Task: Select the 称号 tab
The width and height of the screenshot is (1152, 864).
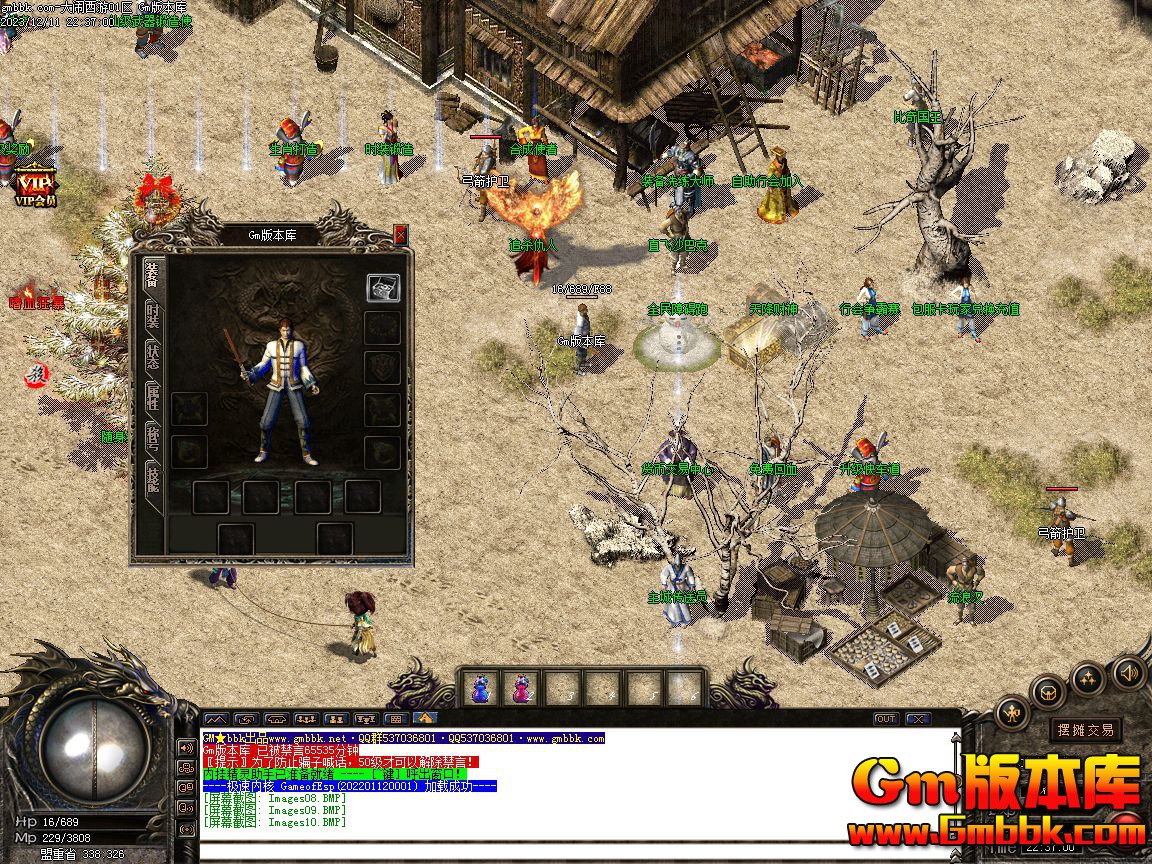Action: pyautogui.click(x=152, y=438)
